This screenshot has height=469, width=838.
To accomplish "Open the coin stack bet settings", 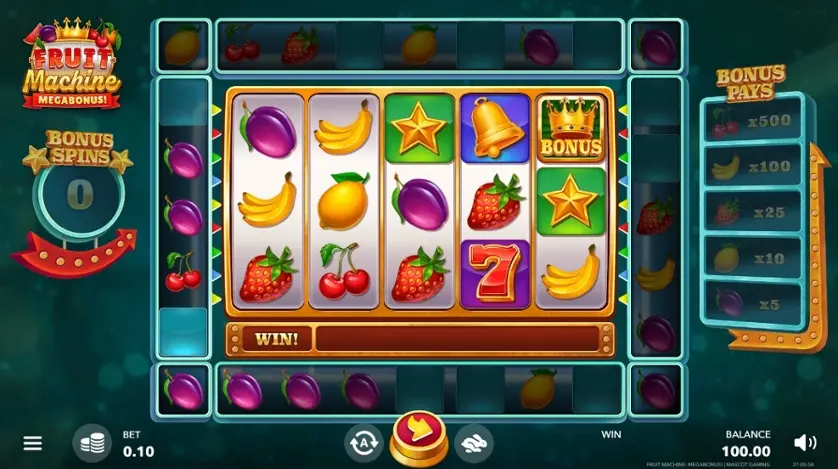I will pos(93,442).
